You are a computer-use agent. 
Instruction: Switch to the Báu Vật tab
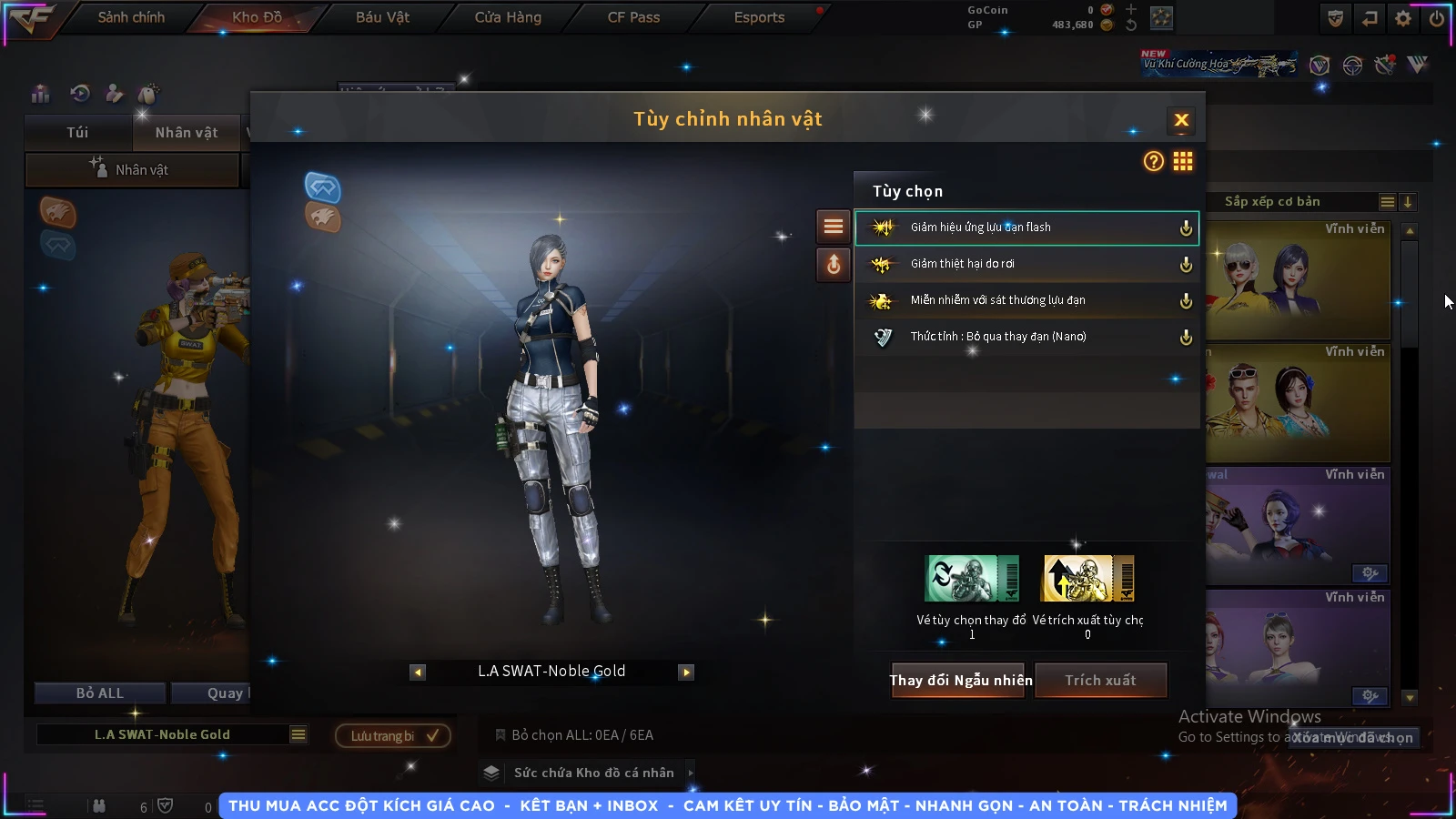click(382, 17)
